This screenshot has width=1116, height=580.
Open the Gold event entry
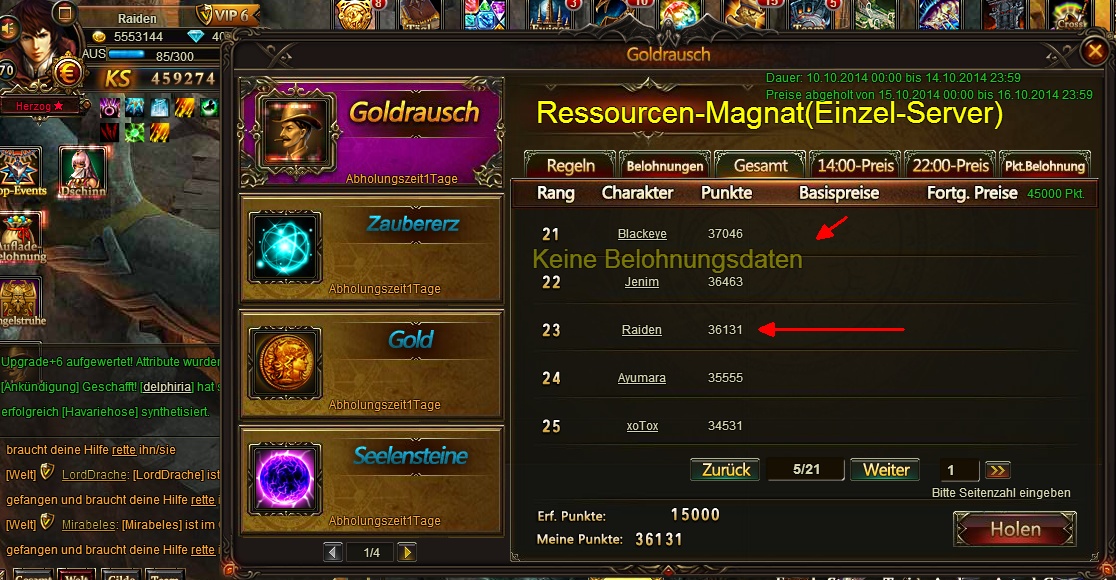(370, 360)
